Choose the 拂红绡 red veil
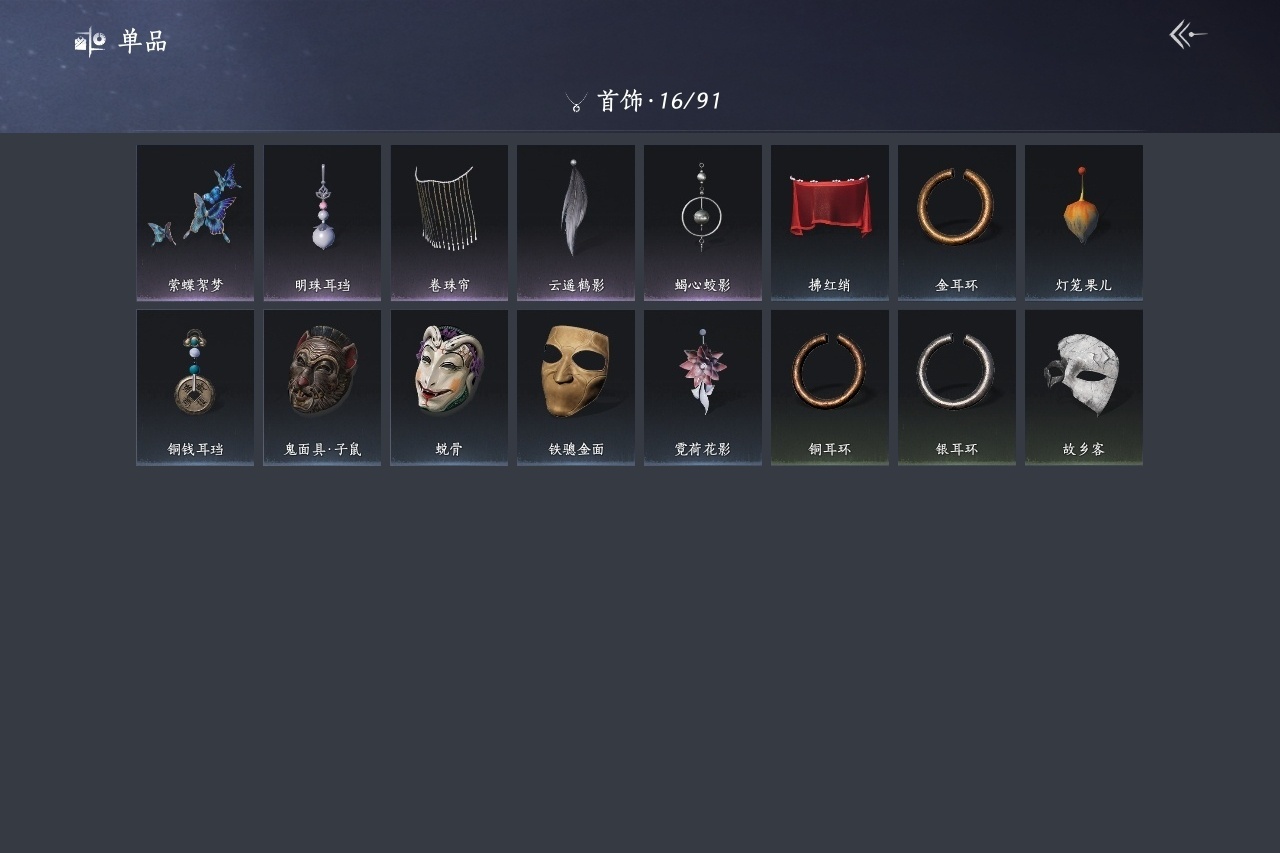1280x853 pixels. [830, 222]
